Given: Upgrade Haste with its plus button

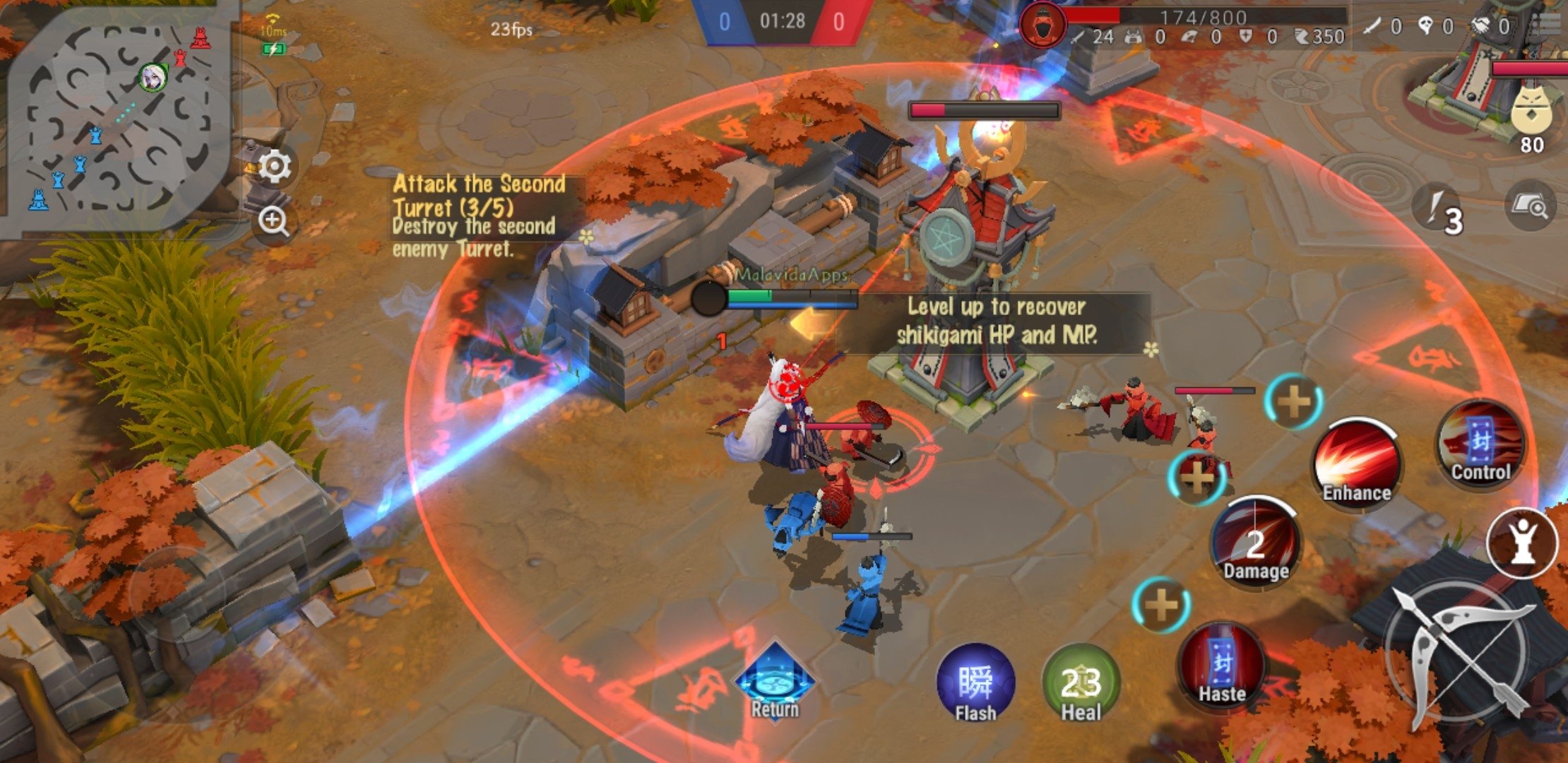Looking at the screenshot, I should click(1160, 605).
